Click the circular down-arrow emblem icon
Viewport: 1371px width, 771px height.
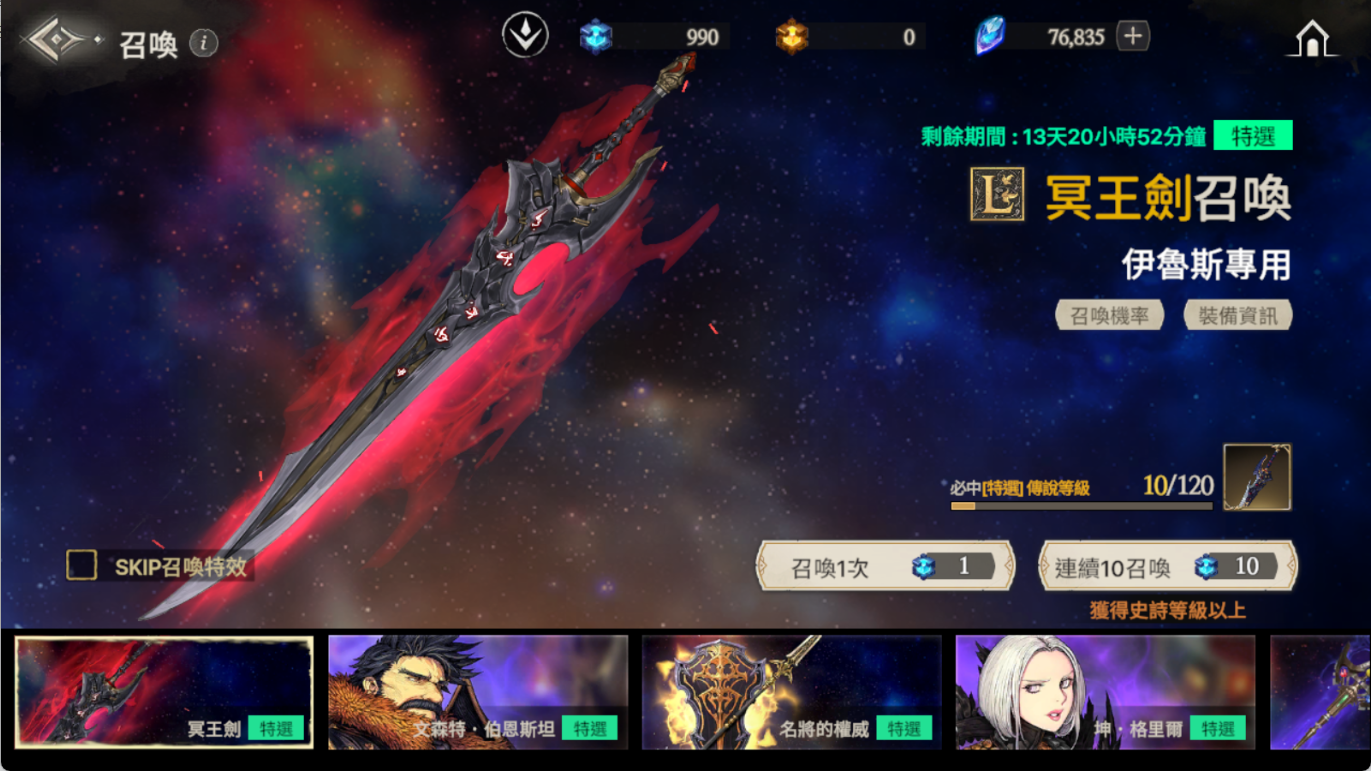[525, 37]
